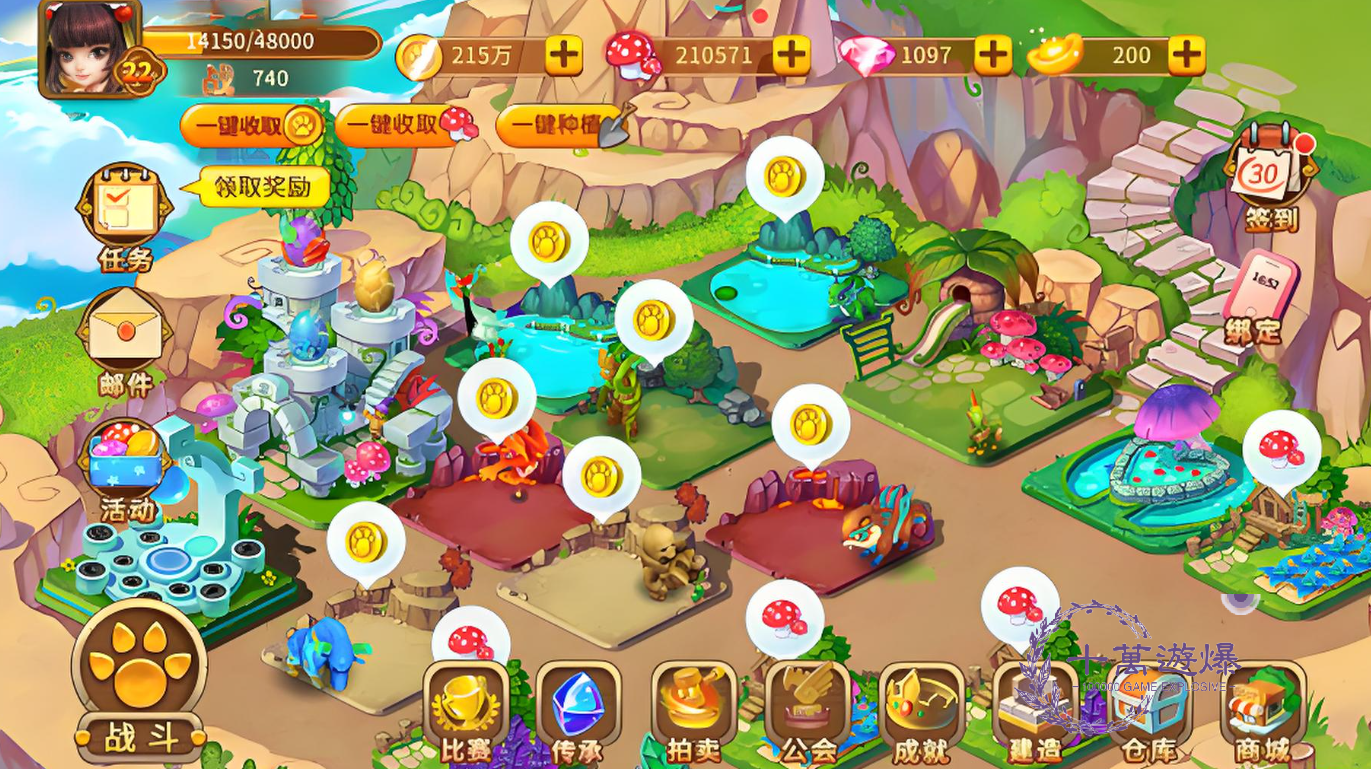
Task: Add gold ingots using plus button
Action: point(1186,56)
